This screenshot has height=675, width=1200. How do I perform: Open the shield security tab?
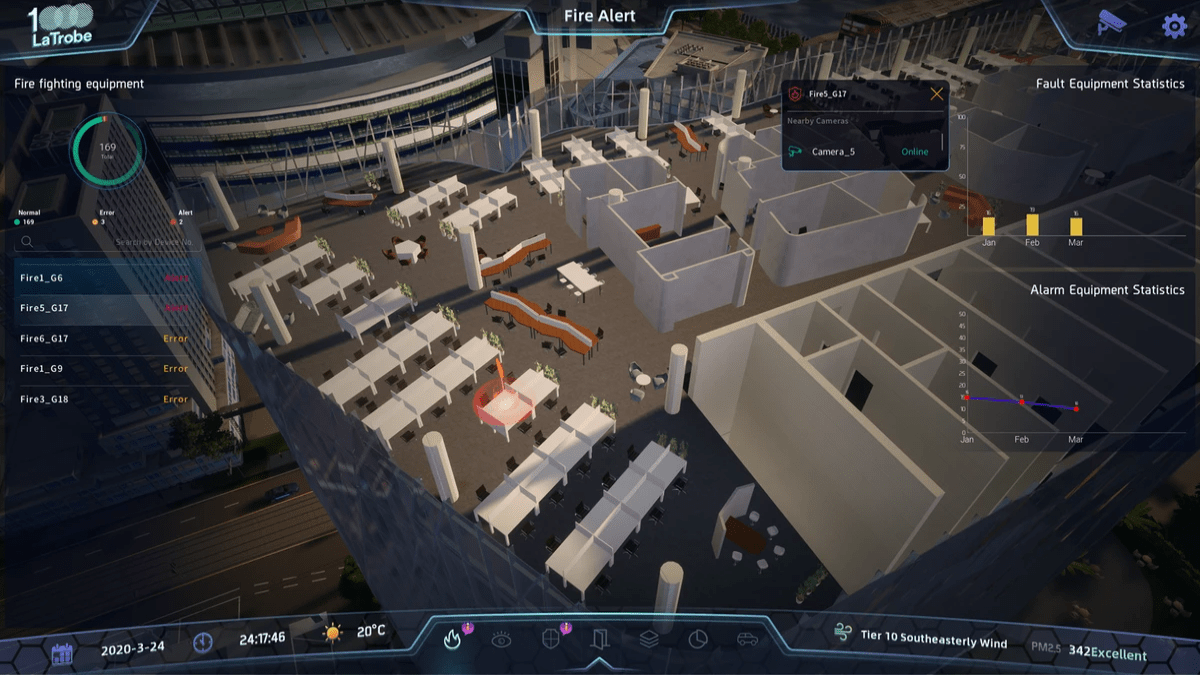click(x=550, y=639)
